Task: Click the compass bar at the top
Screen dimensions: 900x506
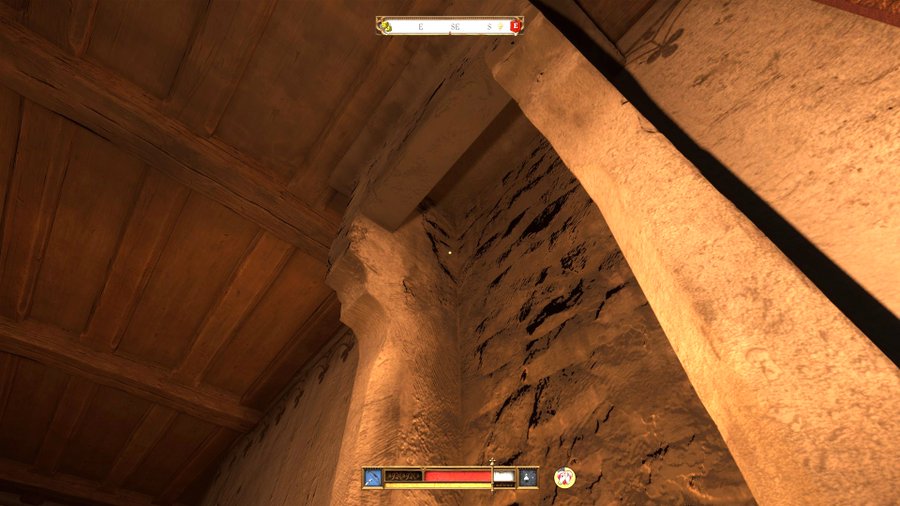Action: tap(449, 26)
